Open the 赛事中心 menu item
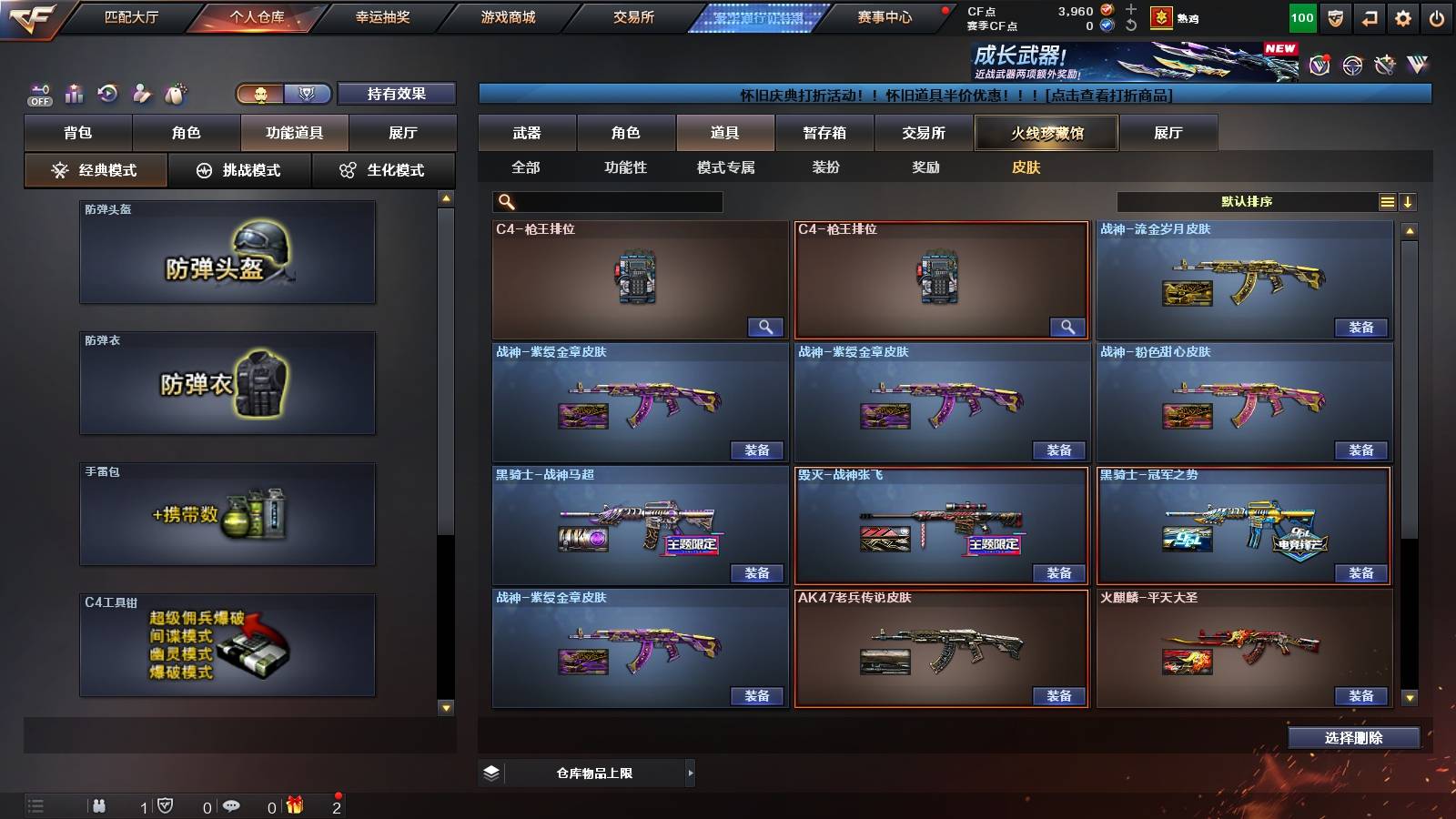 [x=886, y=16]
